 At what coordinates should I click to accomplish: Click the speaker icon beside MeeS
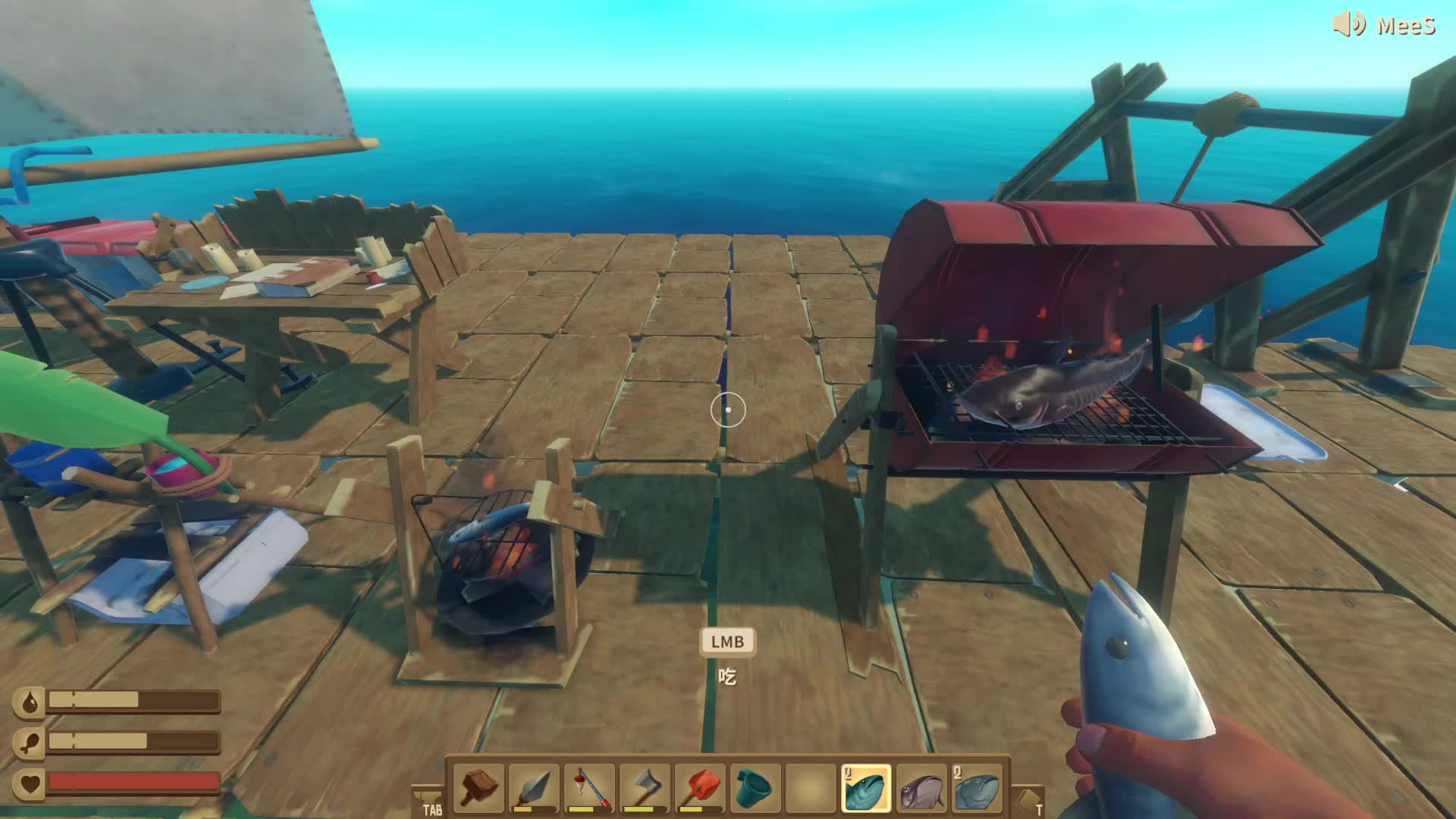point(1349,24)
